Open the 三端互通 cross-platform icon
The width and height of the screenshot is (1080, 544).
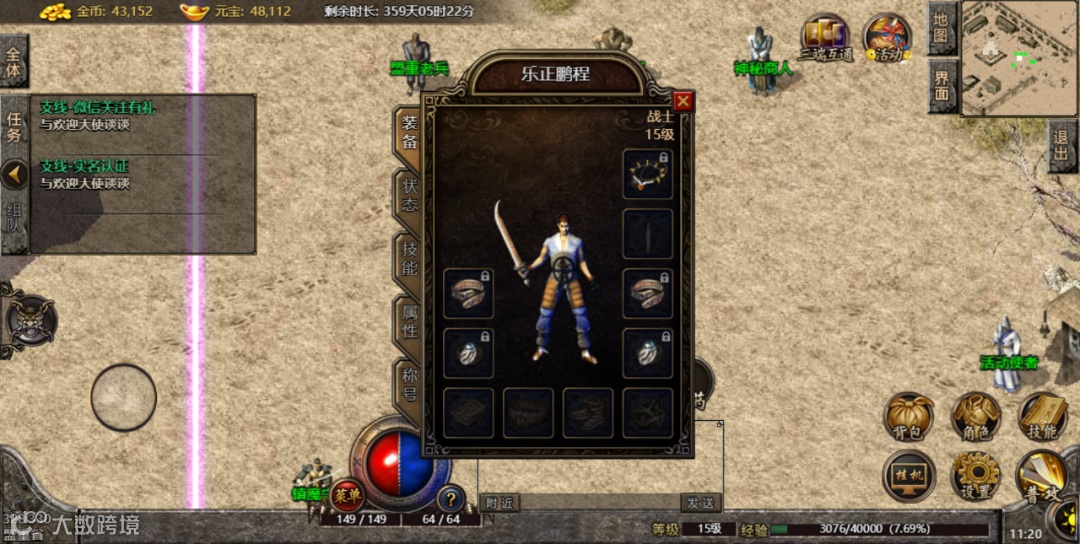[825, 38]
